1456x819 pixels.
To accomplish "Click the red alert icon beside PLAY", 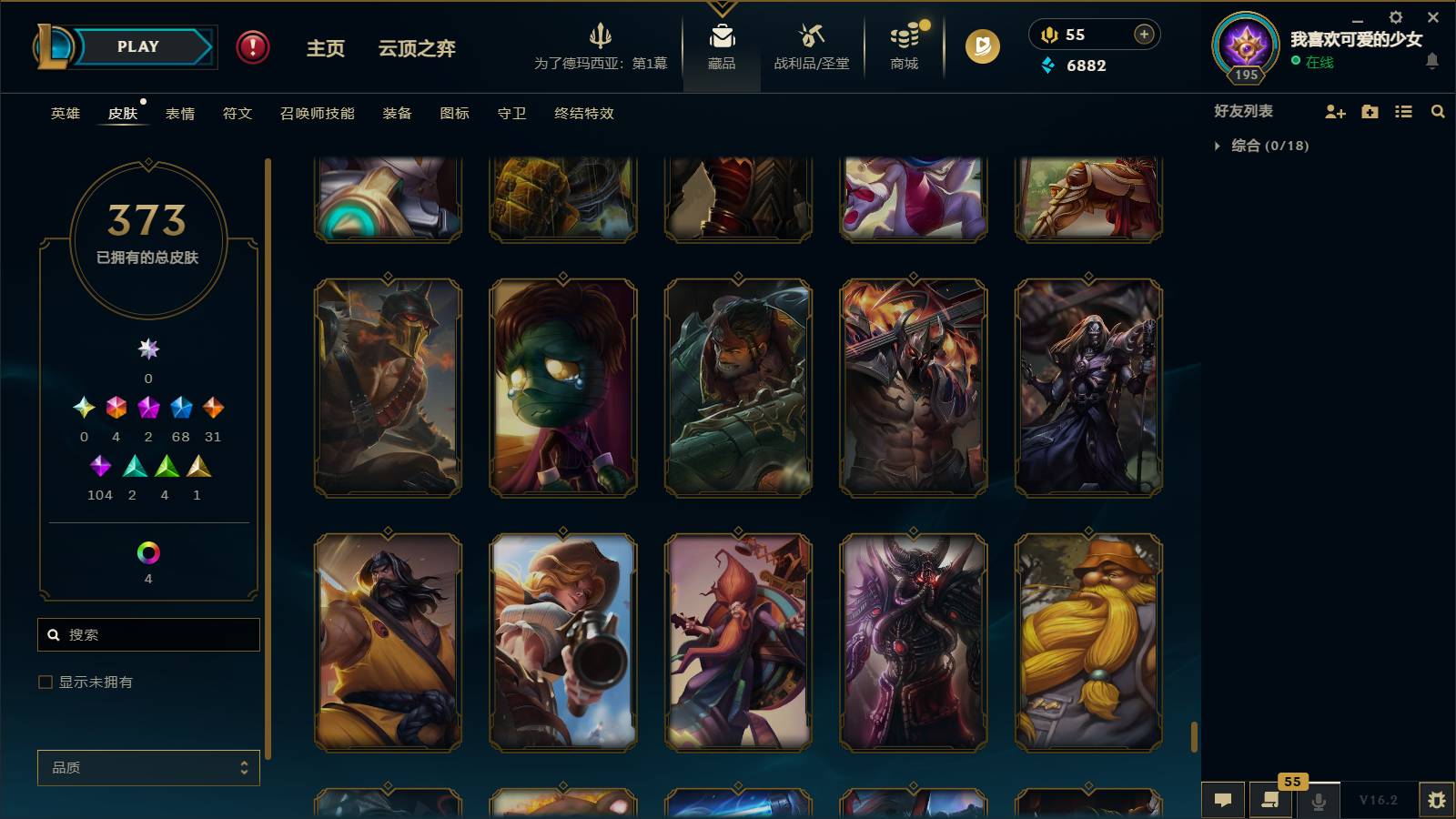I will point(252,48).
